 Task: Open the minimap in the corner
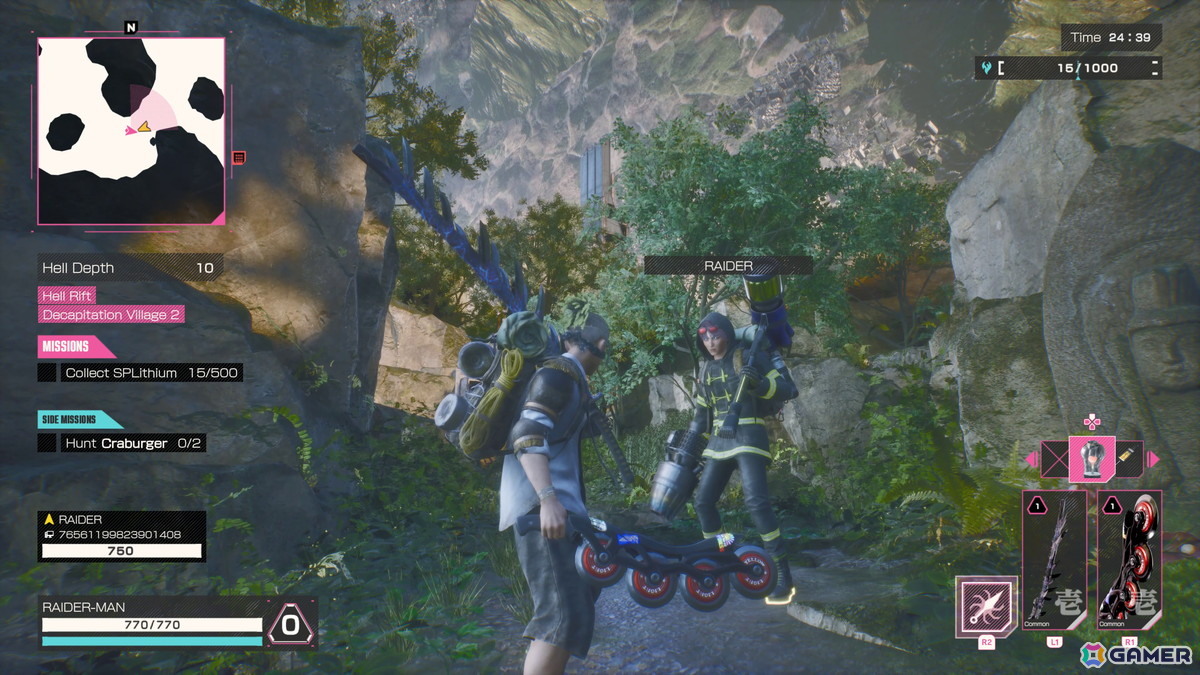coord(131,130)
